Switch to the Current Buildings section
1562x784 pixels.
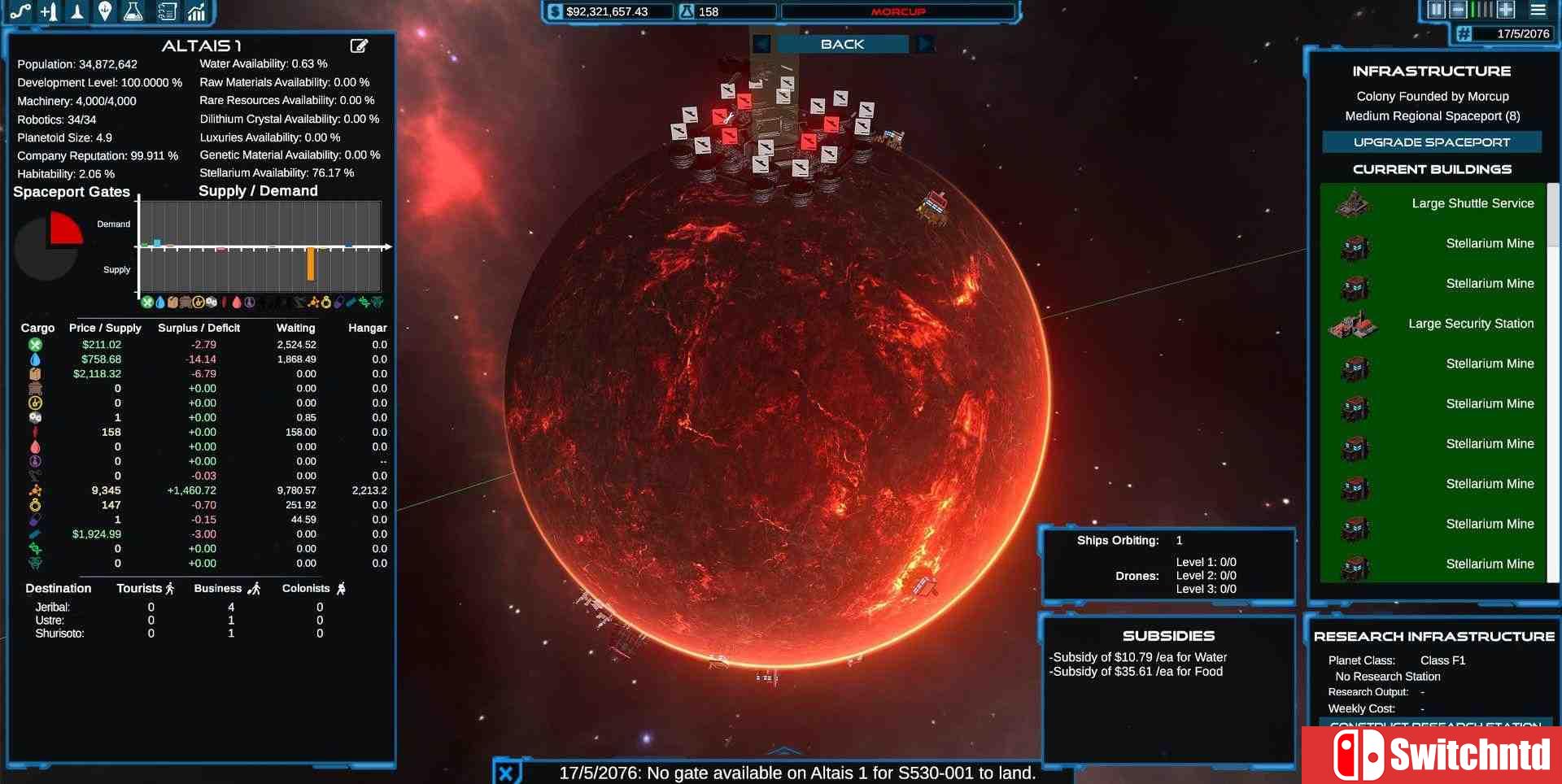click(1432, 168)
